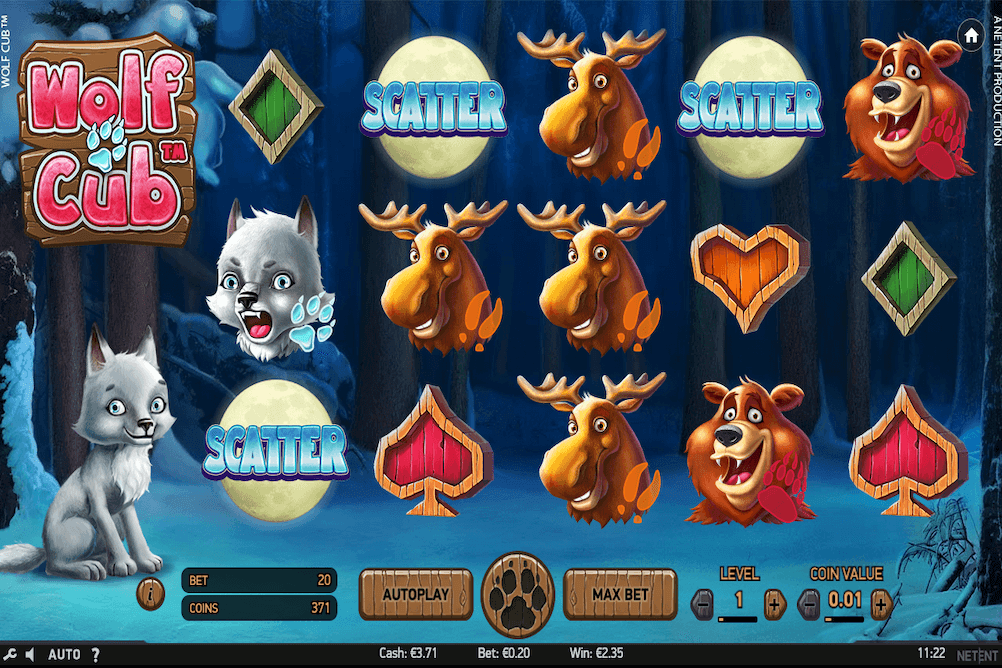The image size is (1002, 668).
Task: Open the Autoplay options
Action: click(x=415, y=594)
